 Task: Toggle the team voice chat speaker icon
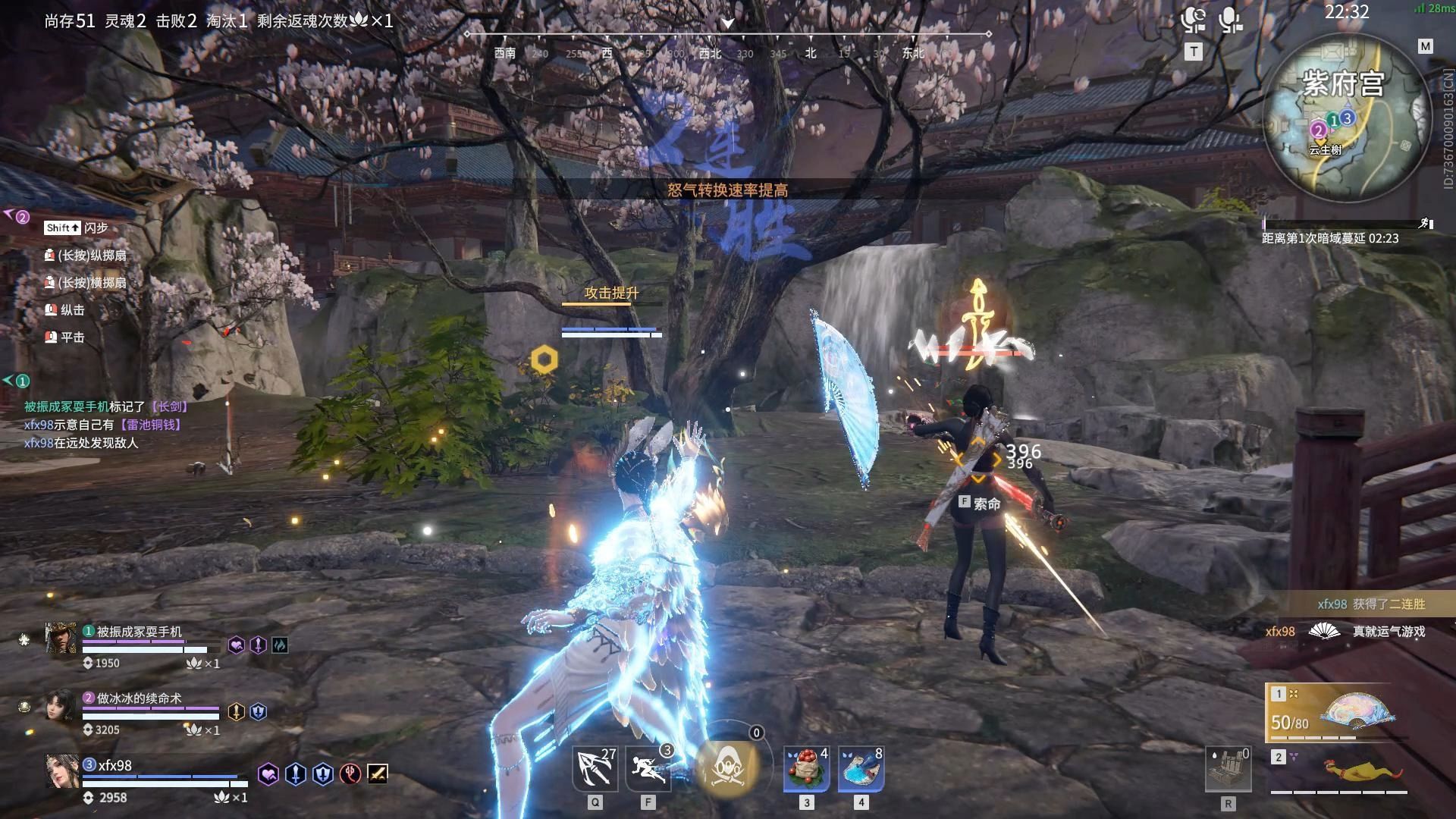coord(1194,20)
